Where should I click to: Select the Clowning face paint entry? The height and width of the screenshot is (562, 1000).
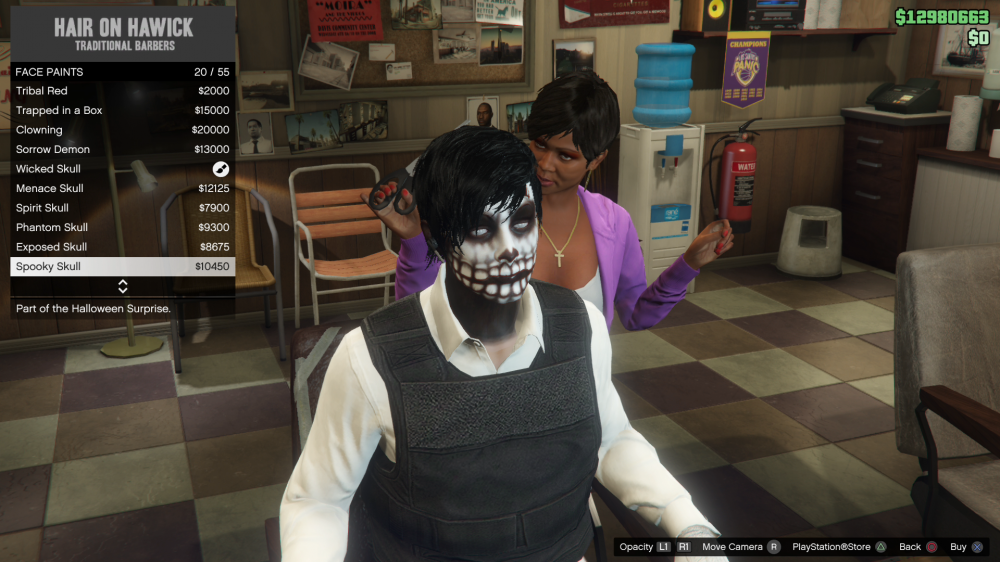122,130
